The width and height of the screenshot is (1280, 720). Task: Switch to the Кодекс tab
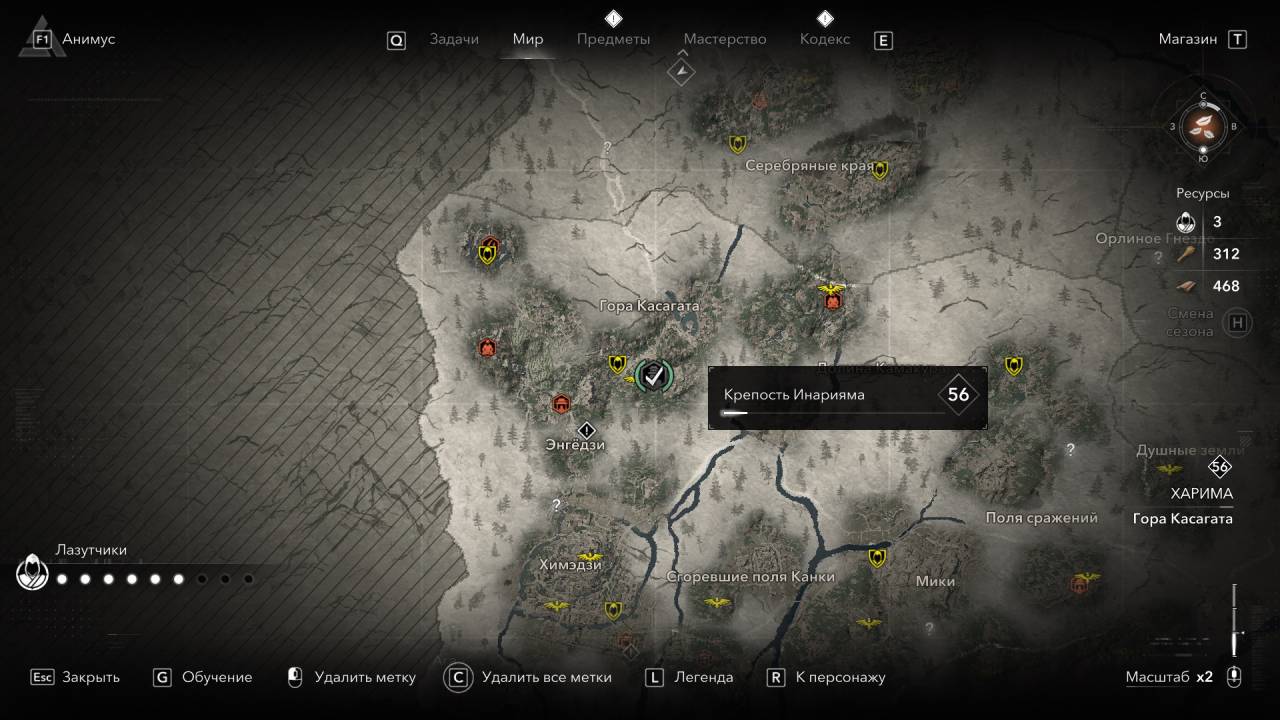(x=825, y=39)
